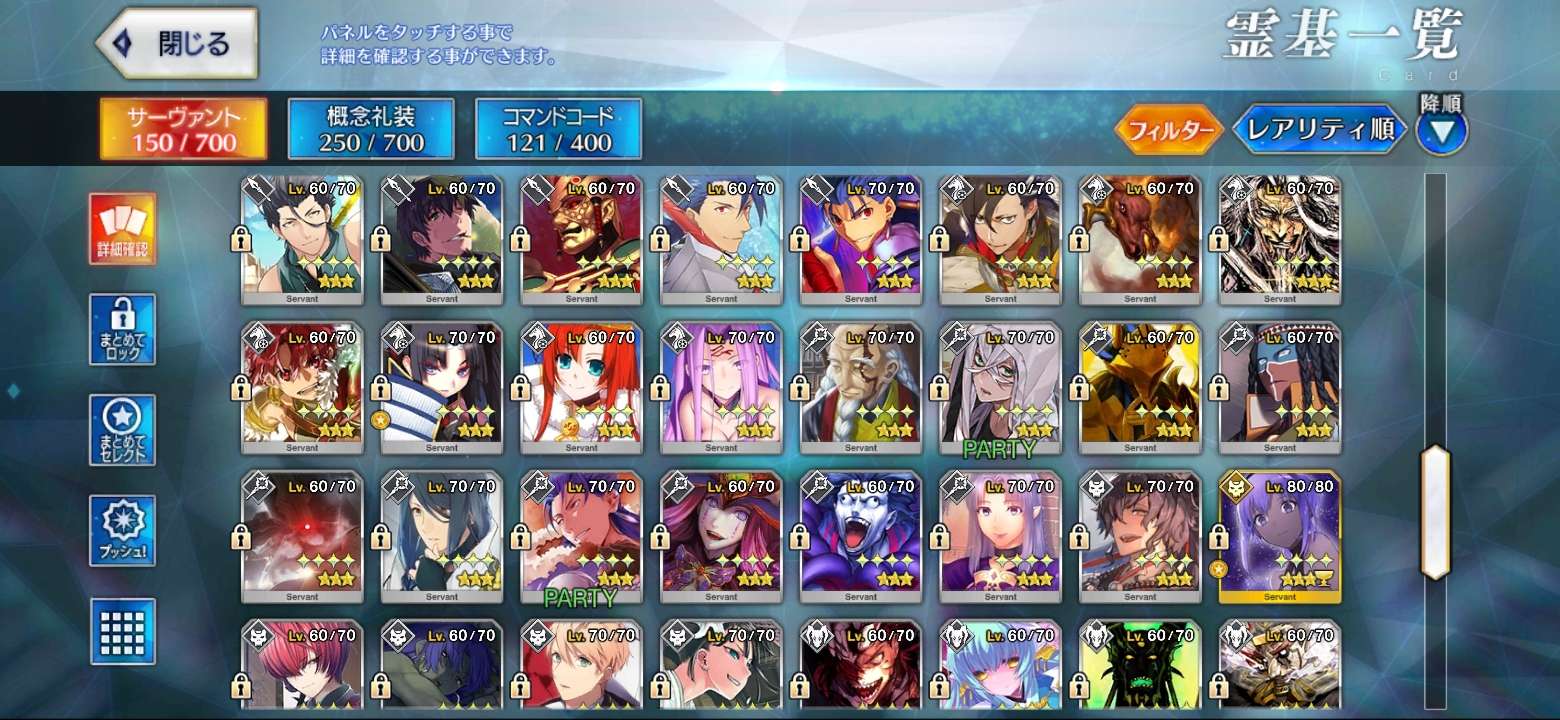Open the フィルター filter options
This screenshot has height=720, width=1560.
tap(1169, 130)
